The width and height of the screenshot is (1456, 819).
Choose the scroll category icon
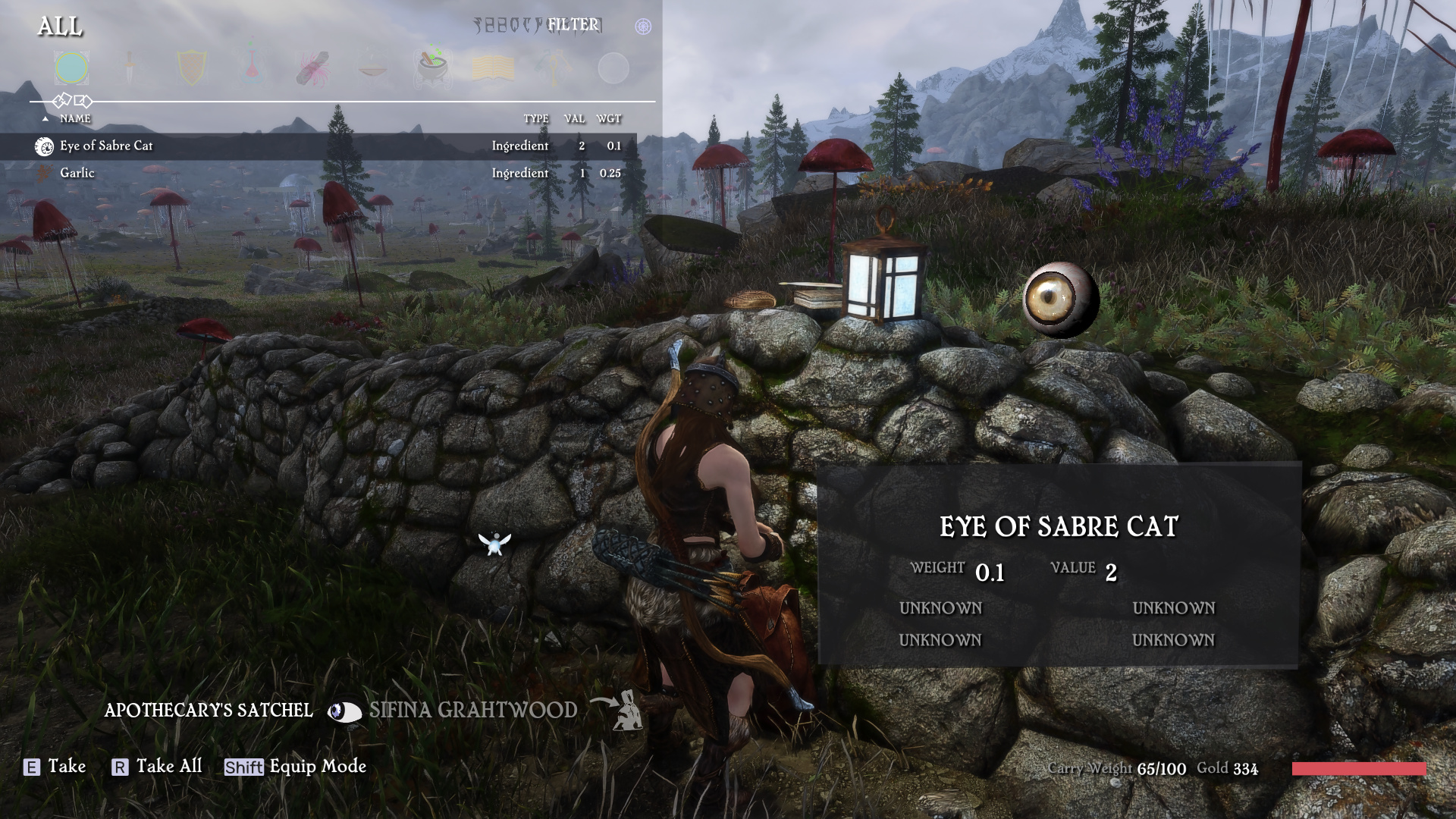click(x=313, y=68)
